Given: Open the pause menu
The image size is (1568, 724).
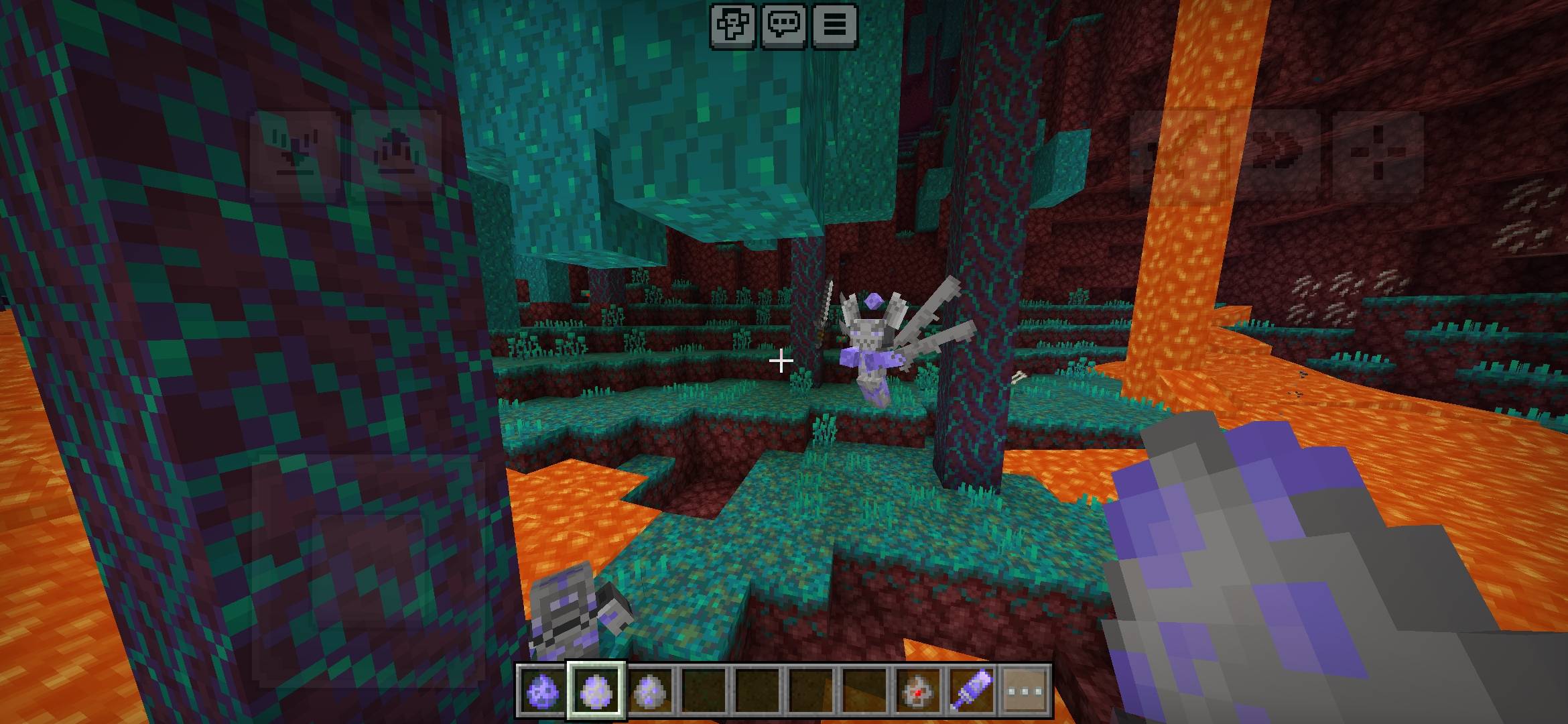Looking at the screenshot, I should (x=834, y=25).
